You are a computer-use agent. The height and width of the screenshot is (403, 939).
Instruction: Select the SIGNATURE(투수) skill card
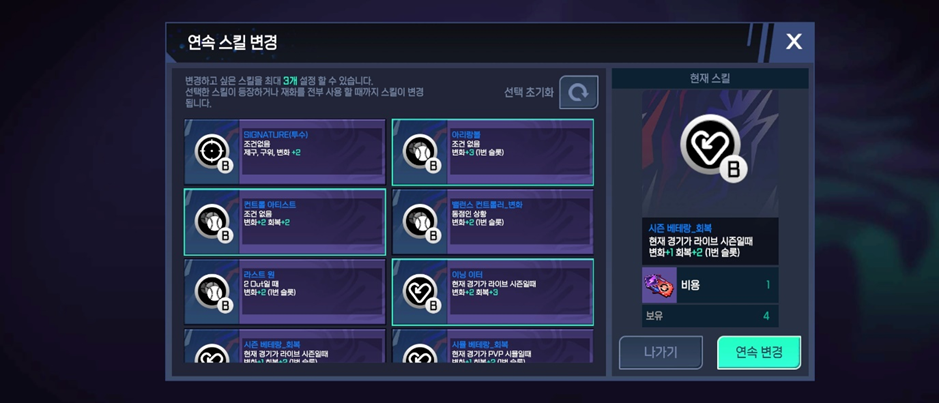pyautogui.click(x=285, y=152)
